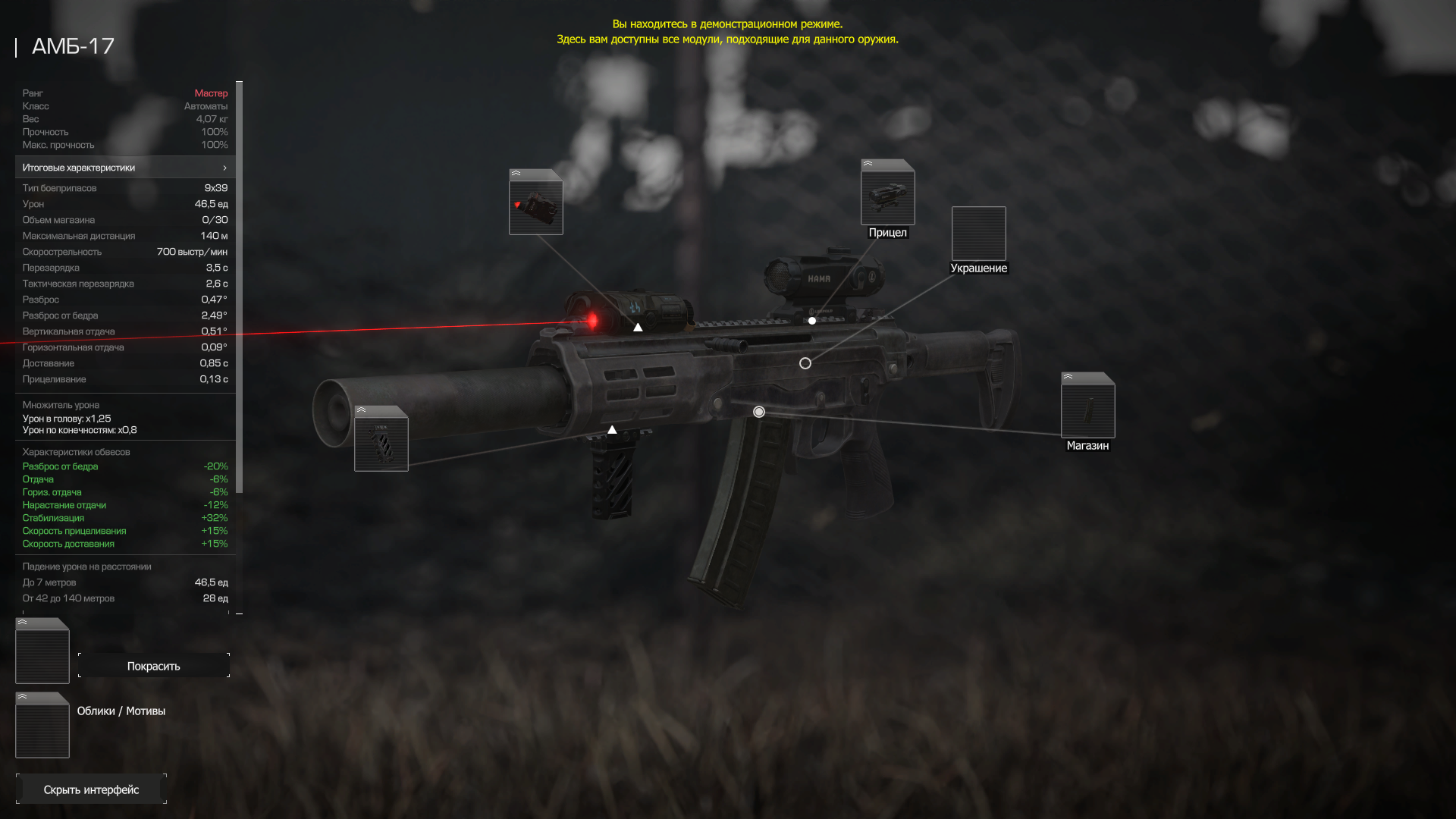The width and height of the screenshot is (1456, 819).
Task: Select the laser sight module slot
Action: tap(535, 206)
